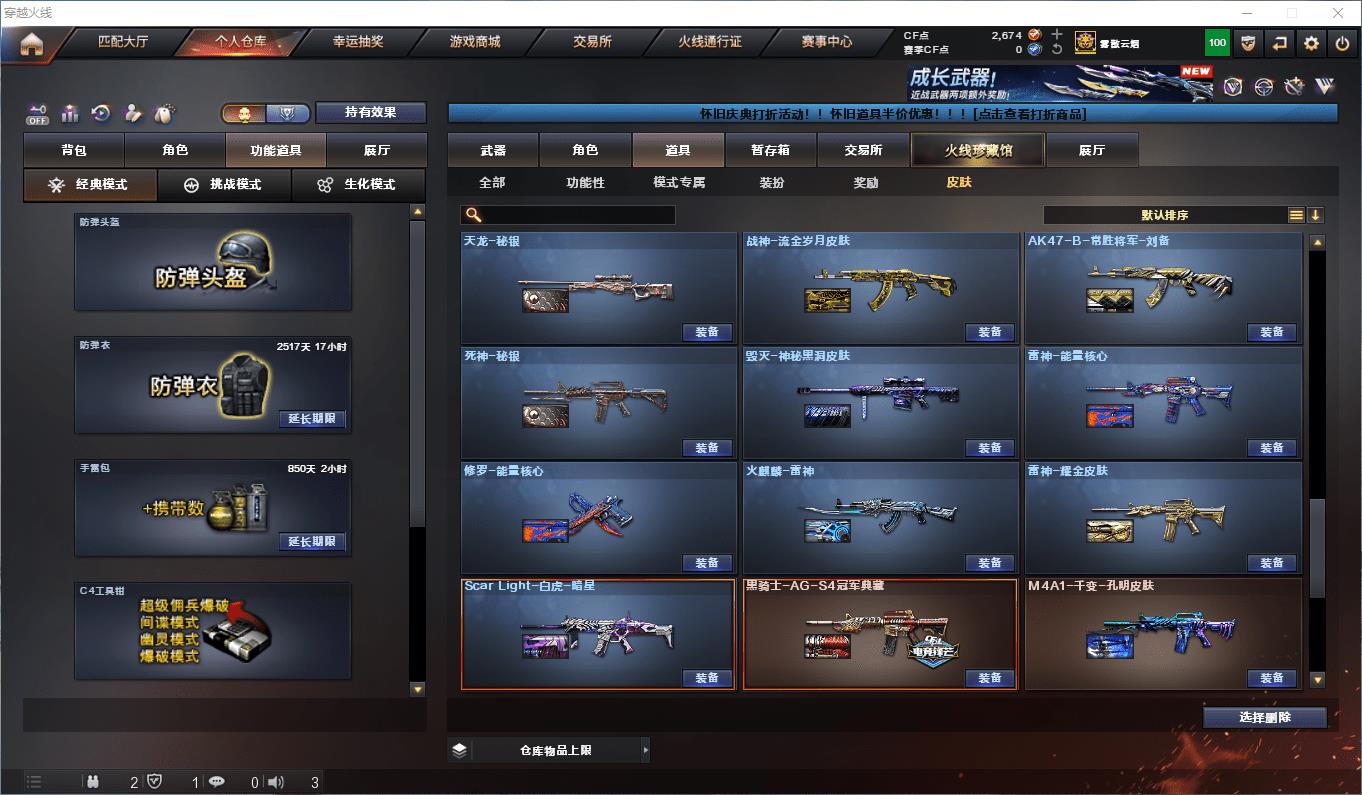Click the 持有效果 button
Viewport: 1362px width, 795px height.
coord(371,112)
